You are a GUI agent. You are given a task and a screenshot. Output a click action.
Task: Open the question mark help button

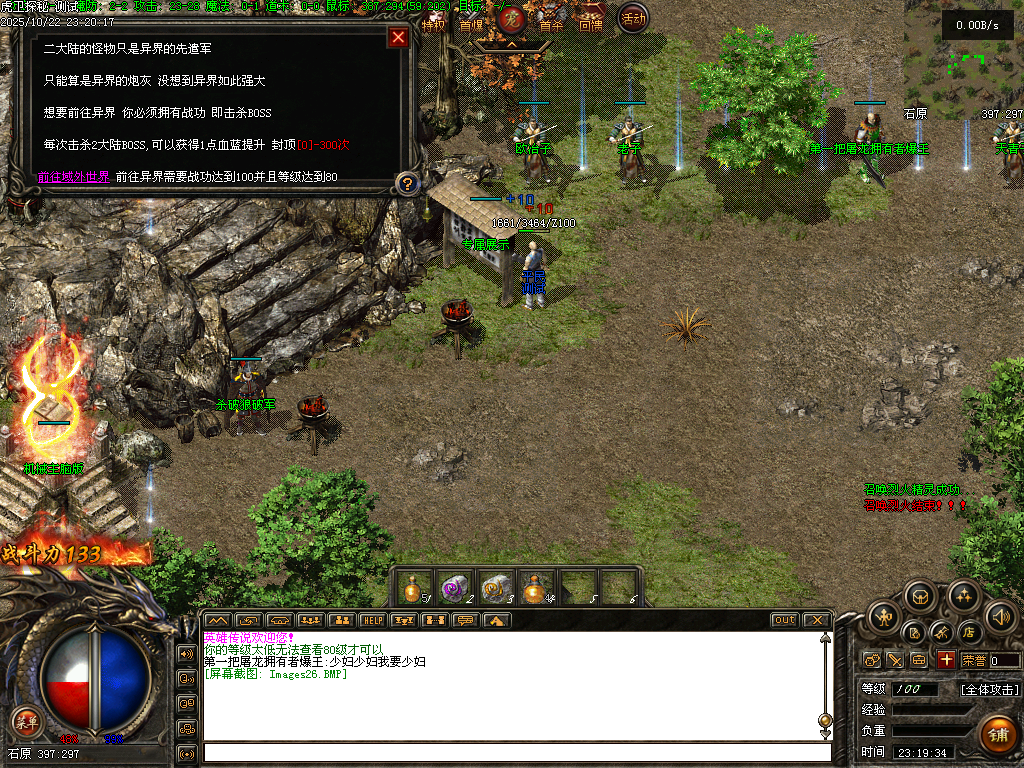click(x=406, y=183)
